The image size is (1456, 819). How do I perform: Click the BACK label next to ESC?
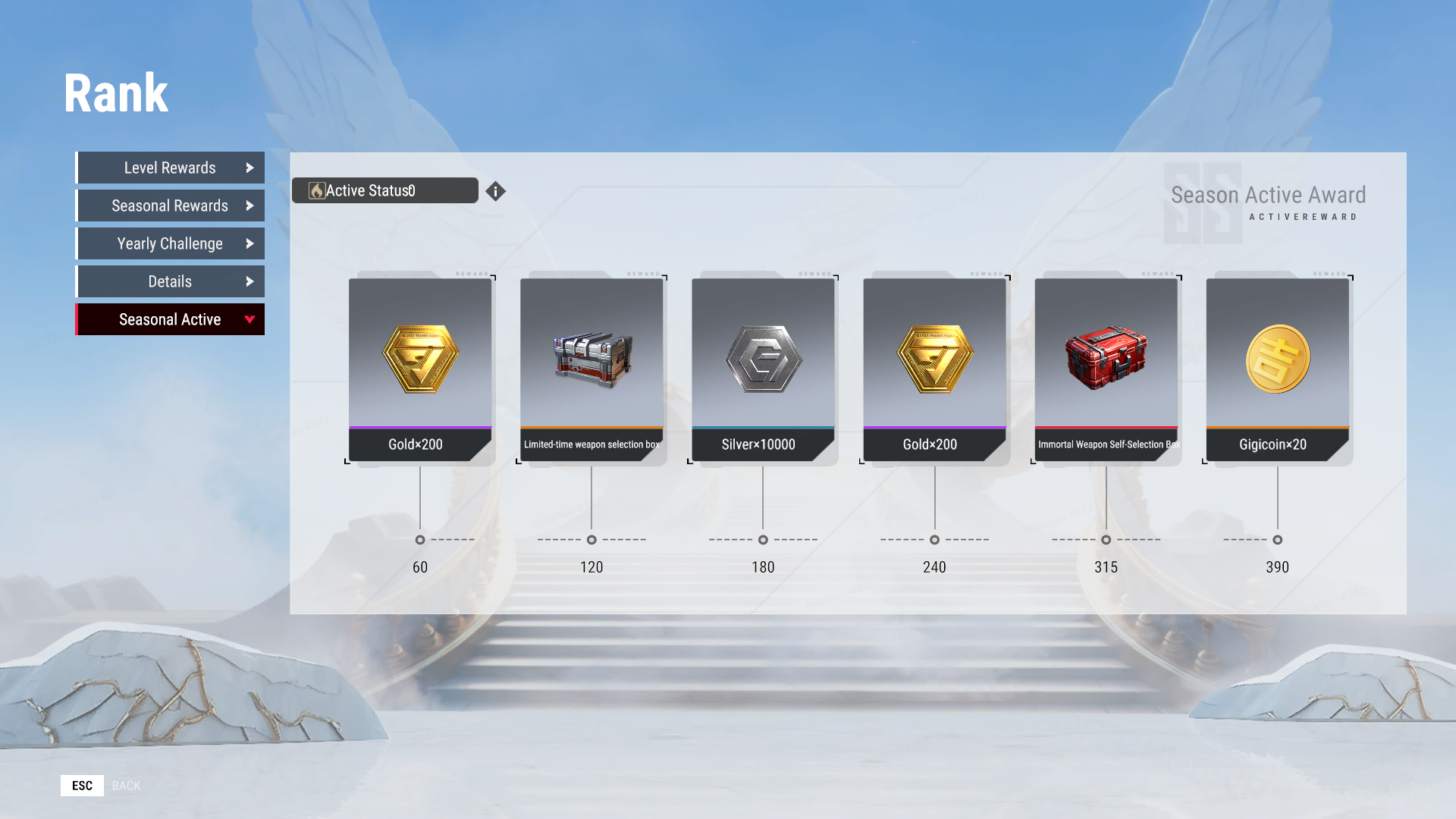pos(126,785)
